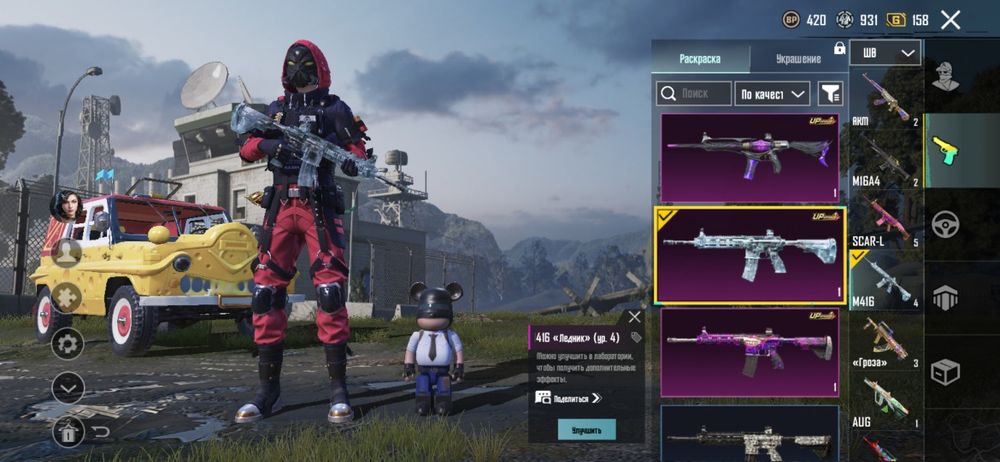The width and height of the screenshot is (1000, 462).
Task: Open the По качеству sort dropdown
Action: (x=772, y=94)
